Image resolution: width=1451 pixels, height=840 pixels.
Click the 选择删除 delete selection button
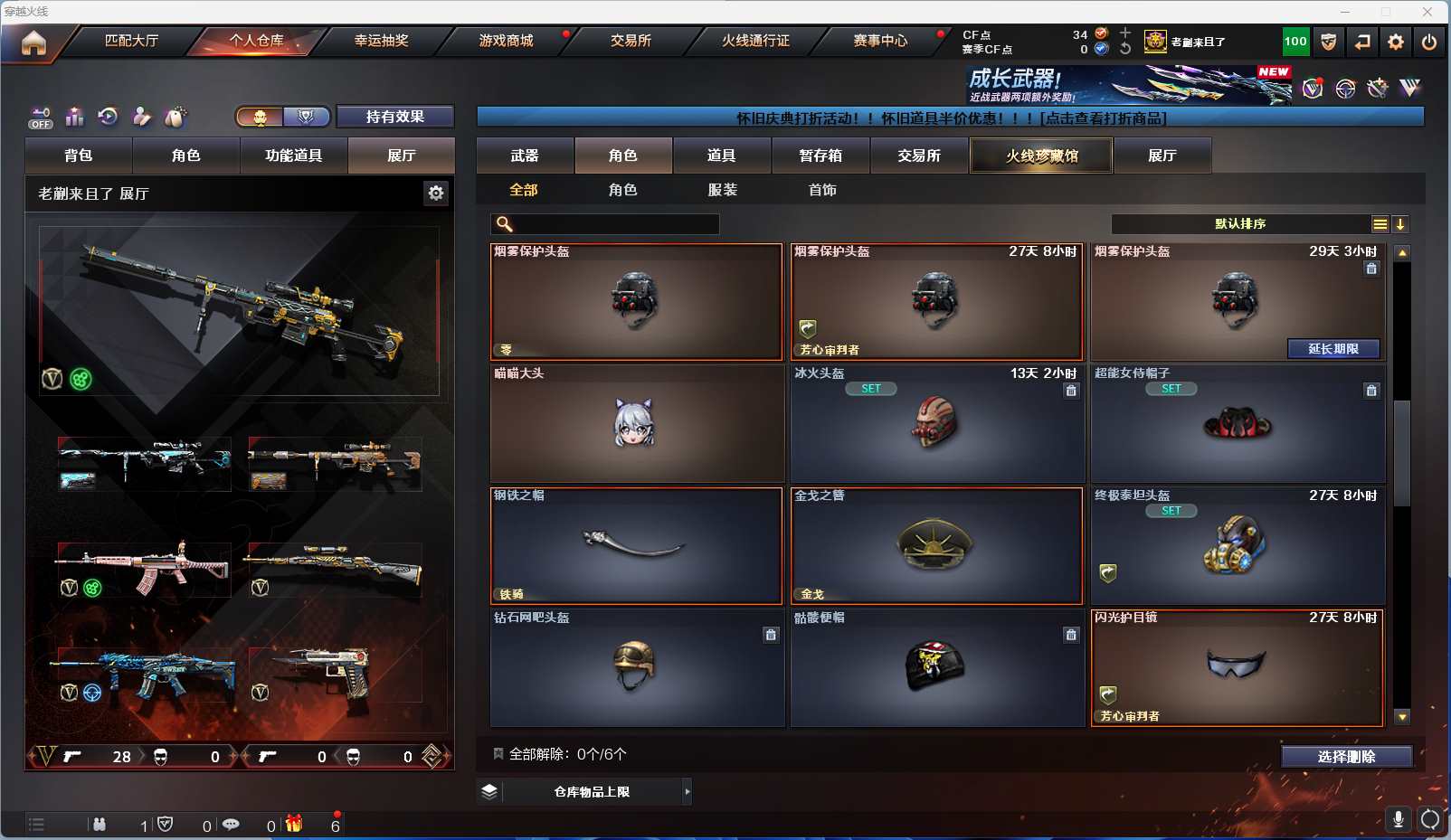[x=1346, y=757]
